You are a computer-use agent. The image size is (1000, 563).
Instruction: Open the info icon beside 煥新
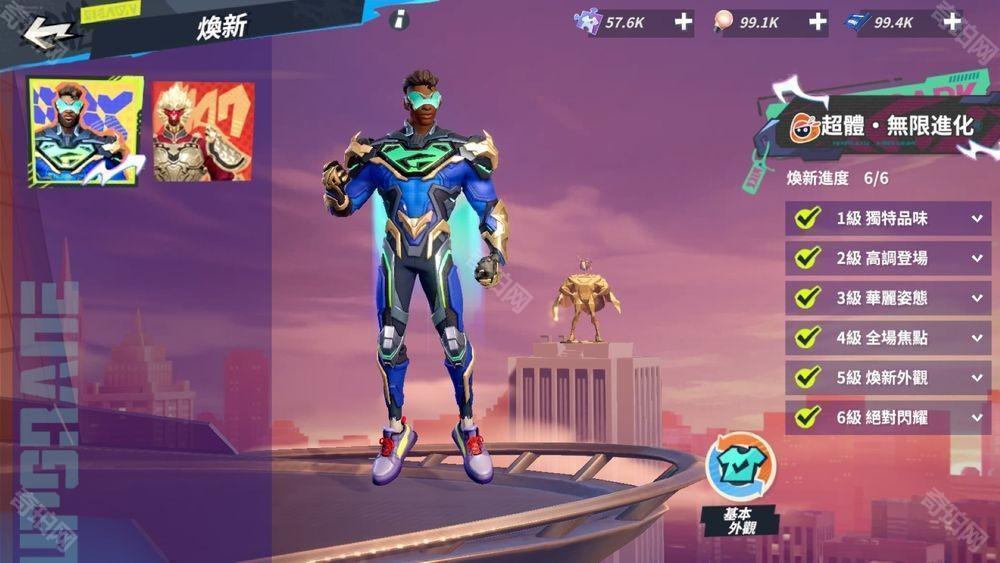[399, 19]
